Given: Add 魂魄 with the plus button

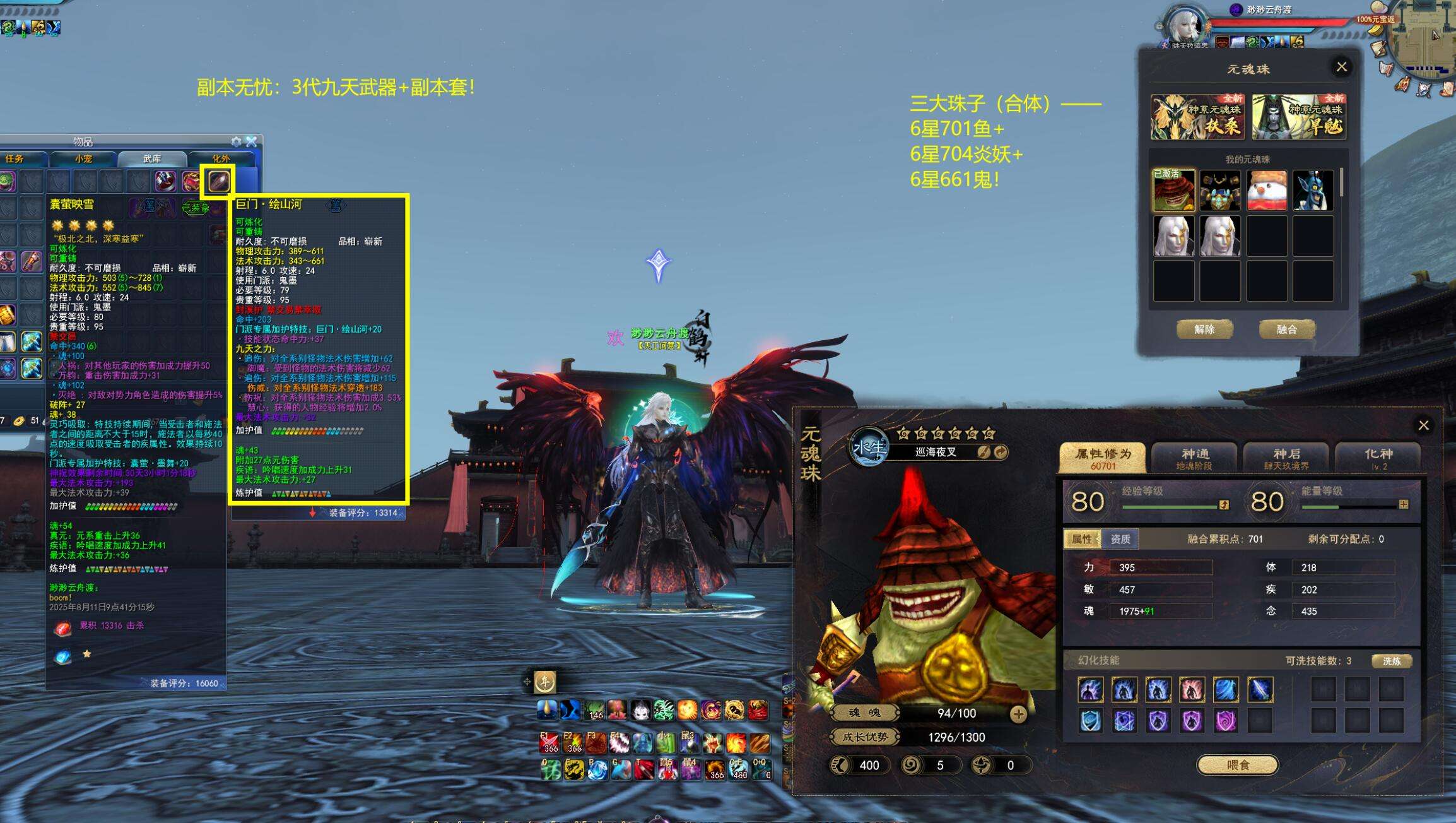Looking at the screenshot, I should pyautogui.click(x=1018, y=714).
